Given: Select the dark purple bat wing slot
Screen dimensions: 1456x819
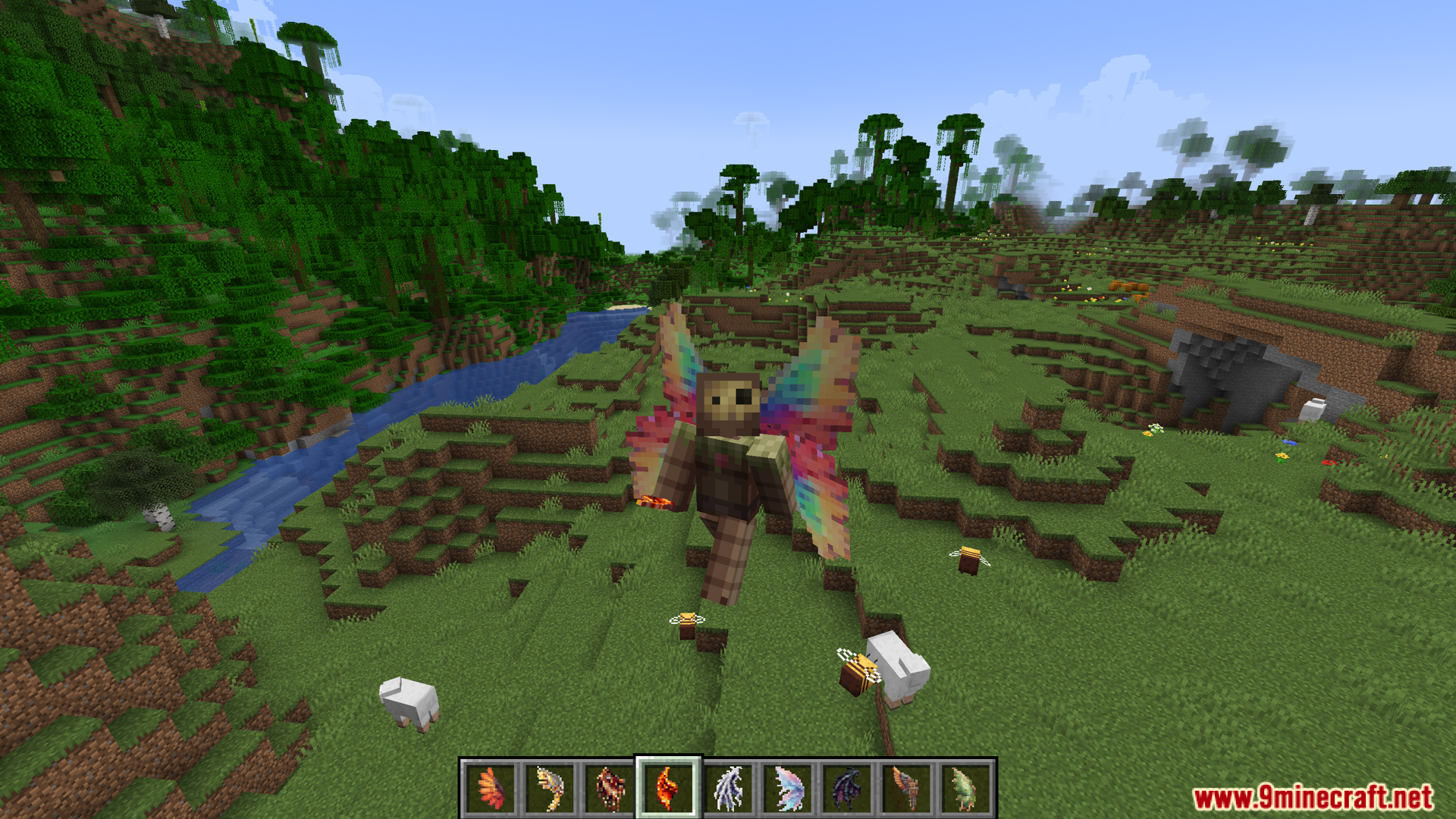Looking at the screenshot, I should pyautogui.click(x=846, y=789).
